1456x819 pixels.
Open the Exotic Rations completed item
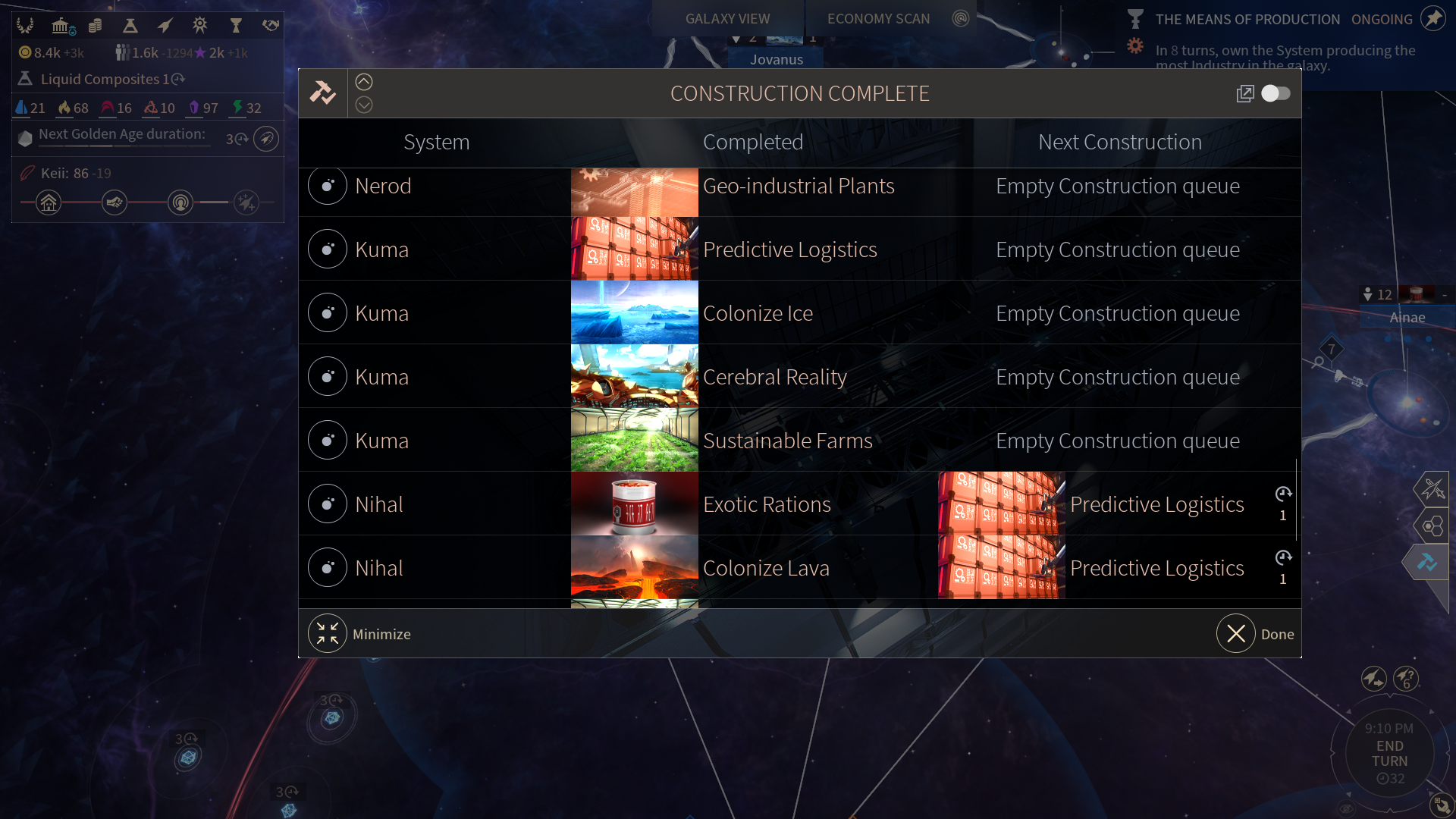coord(767,504)
